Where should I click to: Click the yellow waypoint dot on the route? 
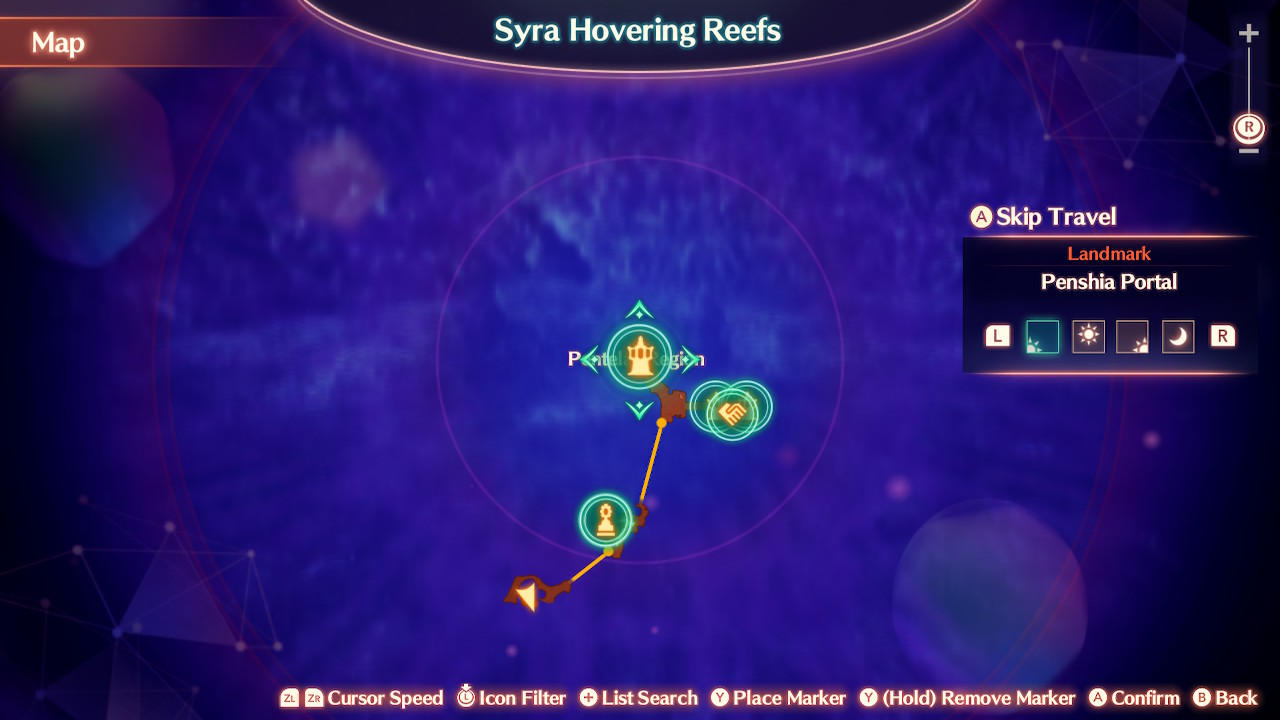(x=660, y=425)
